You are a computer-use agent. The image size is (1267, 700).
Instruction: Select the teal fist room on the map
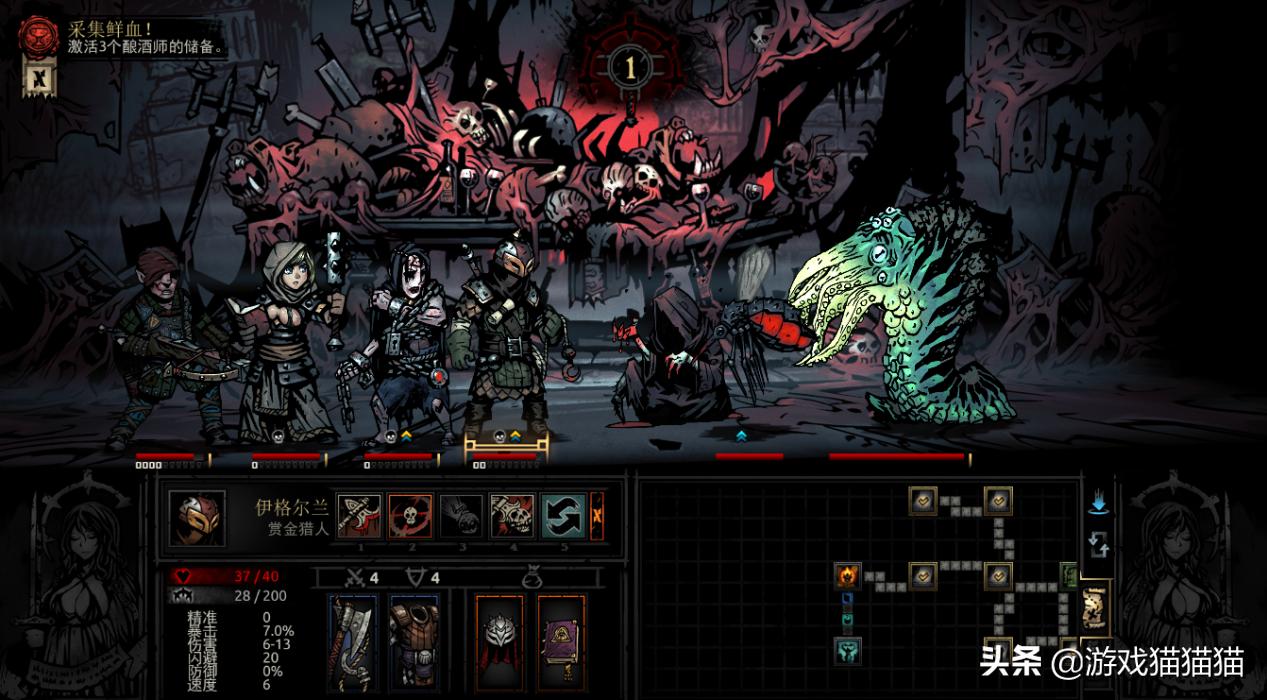click(847, 651)
